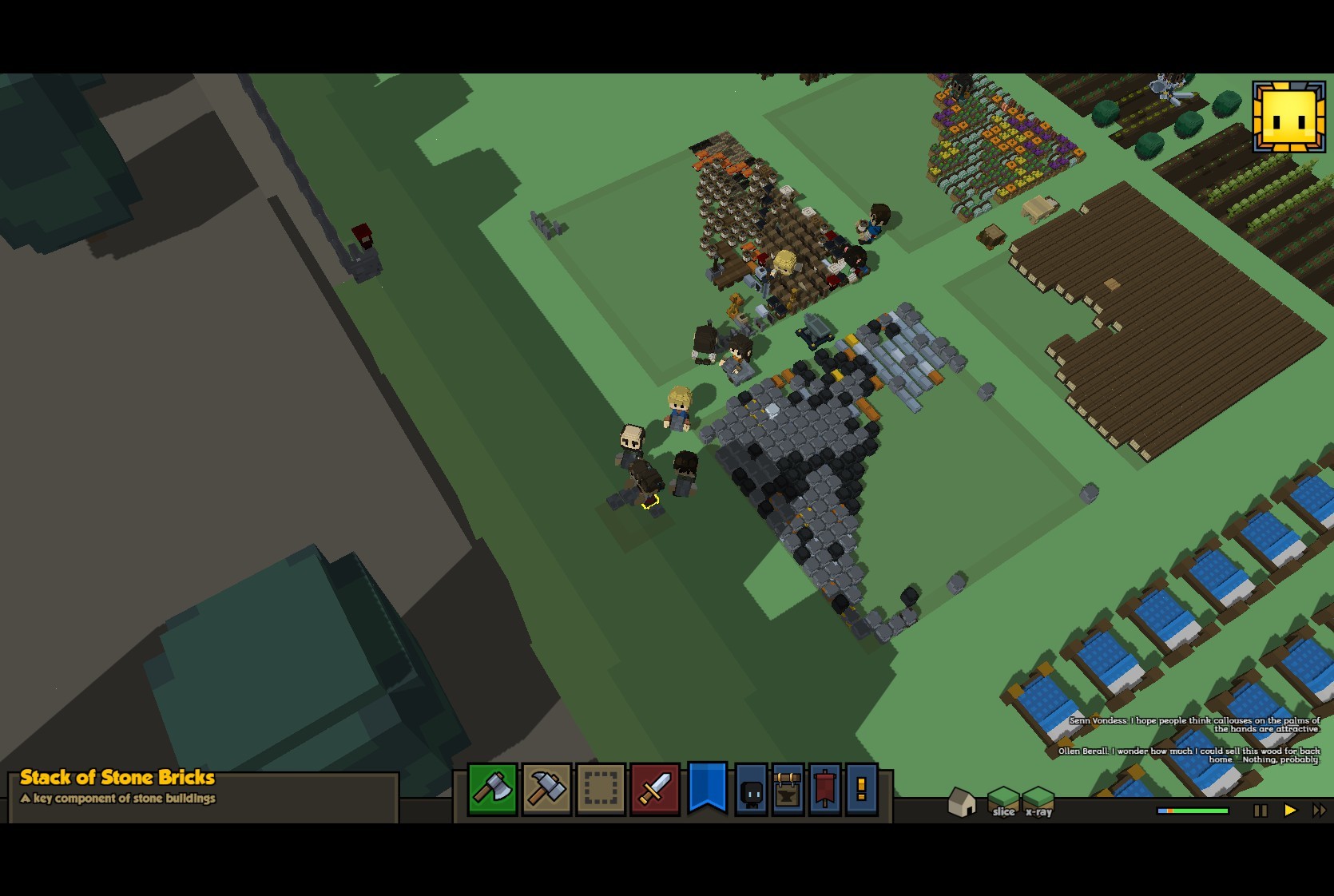The width and height of the screenshot is (1334, 896).
Task: Click the blue banner button
Action: [x=708, y=787]
